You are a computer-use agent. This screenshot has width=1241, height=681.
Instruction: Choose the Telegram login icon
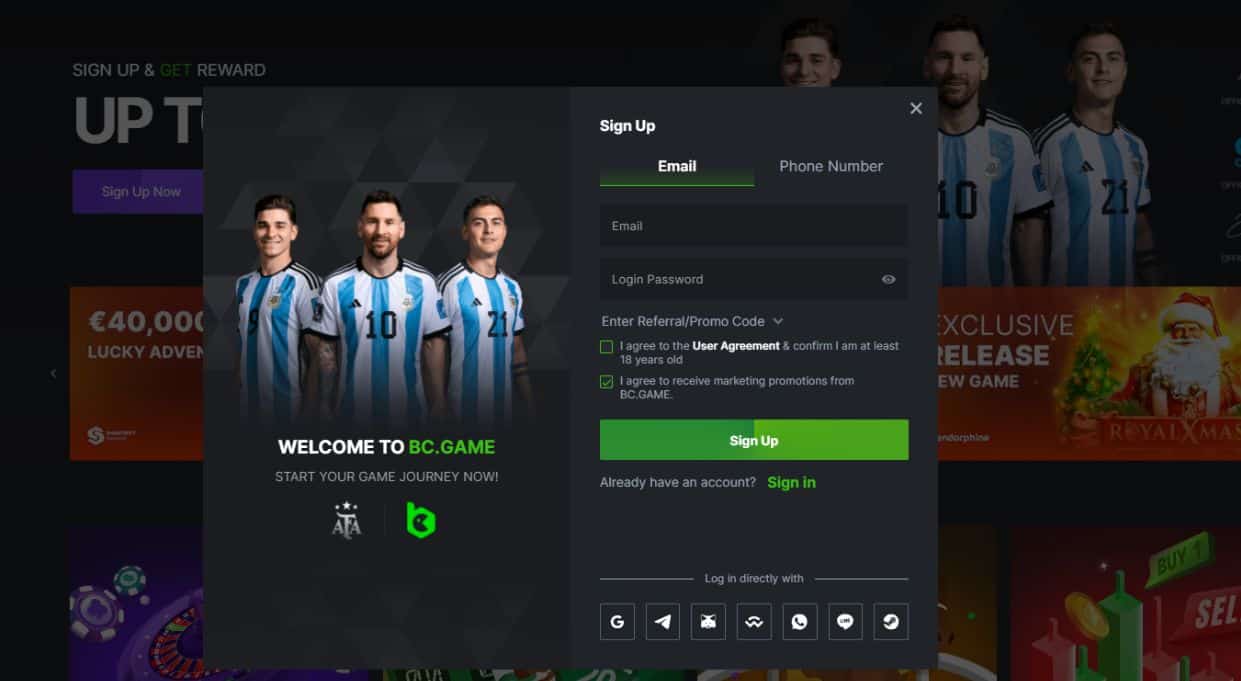click(x=663, y=622)
